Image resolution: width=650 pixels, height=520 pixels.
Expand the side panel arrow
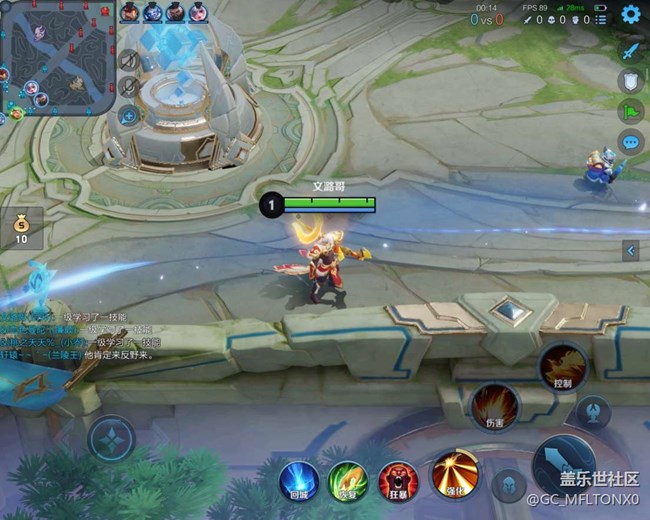[630, 250]
